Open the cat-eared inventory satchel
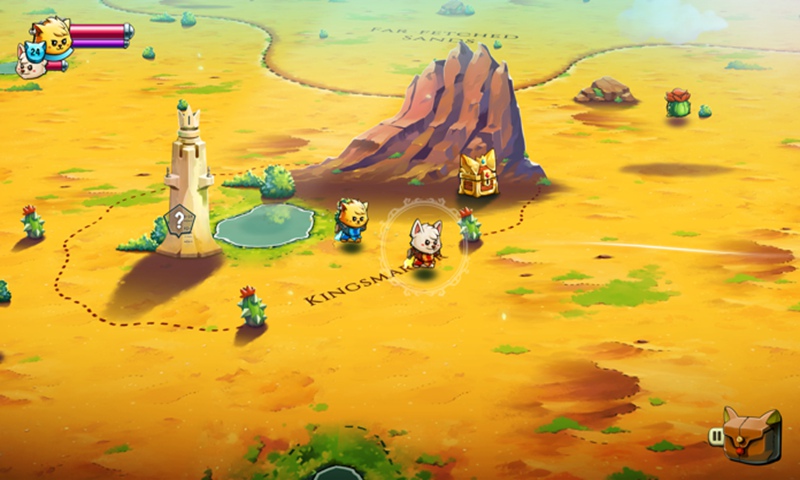This screenshot has width=800, height=480. [x=751, y=434]
